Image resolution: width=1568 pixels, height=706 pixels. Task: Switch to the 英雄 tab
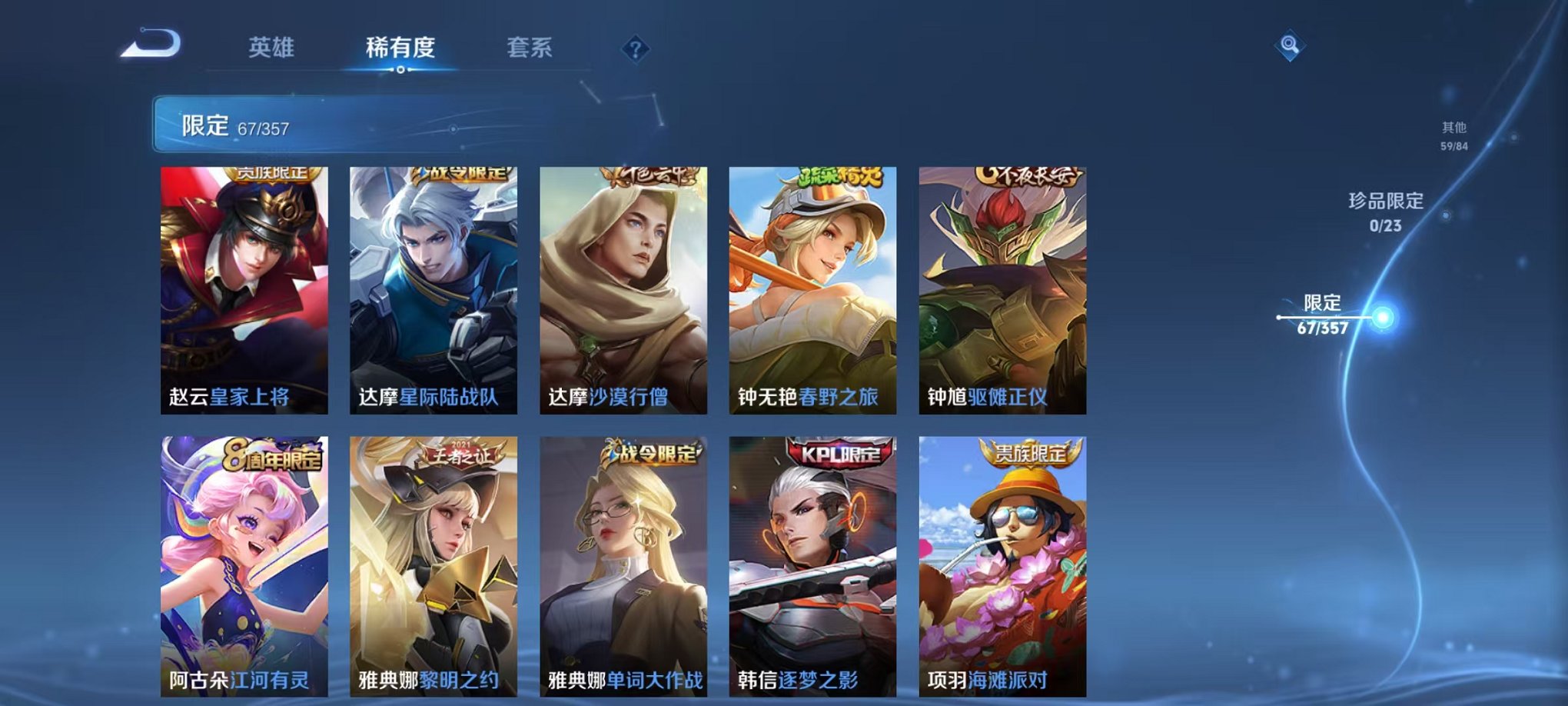tap(267, 48)
